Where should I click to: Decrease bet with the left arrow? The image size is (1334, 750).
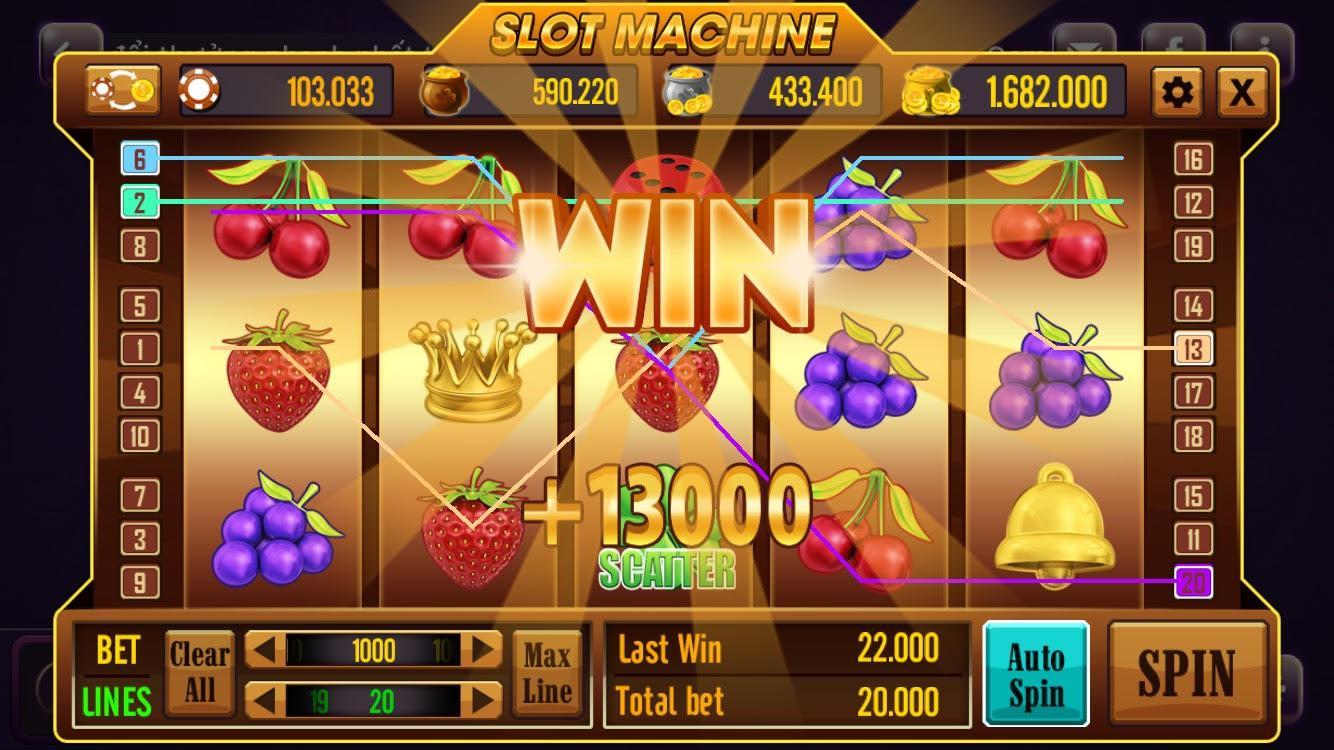(263, 652)
